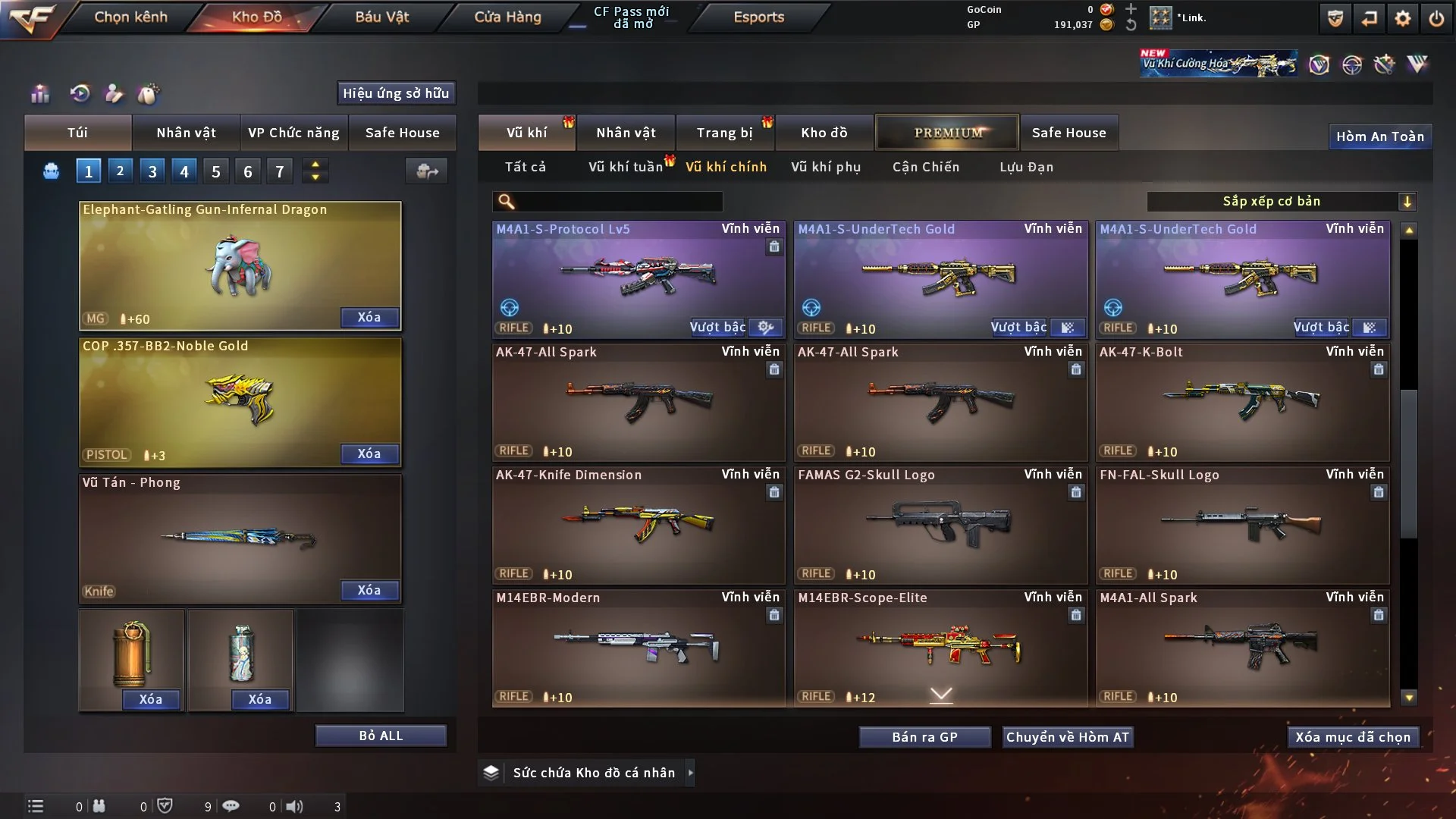1456x819 pixels.
Task: Click Bỏ ALL to unequip everything
Action: point(381,736)
